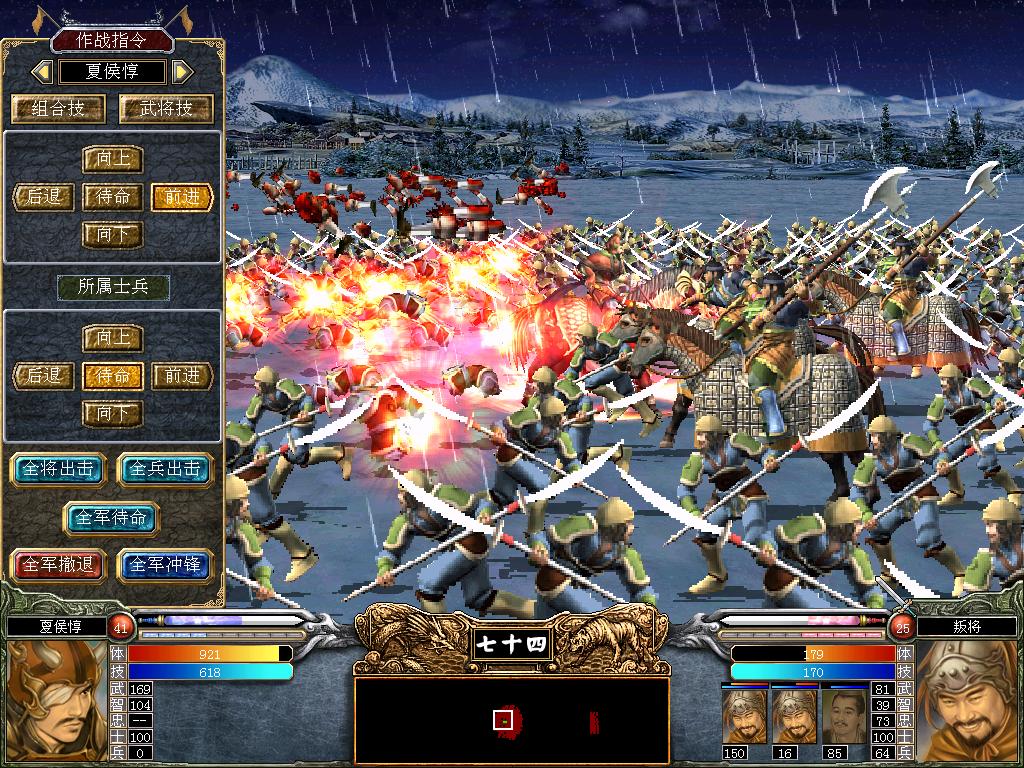Order 所属士兵 soldiers to 前进
The width and height of the screenshot is (1024, 768).
click(x=182, y=376)
